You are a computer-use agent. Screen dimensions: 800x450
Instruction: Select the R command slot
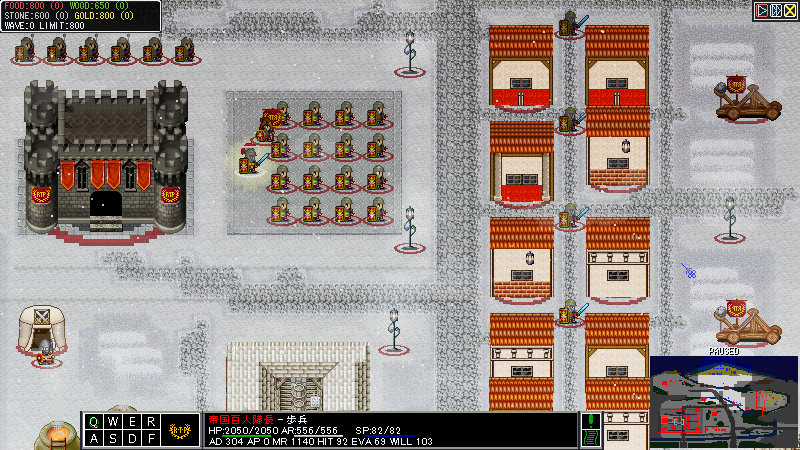pos(149,422)
